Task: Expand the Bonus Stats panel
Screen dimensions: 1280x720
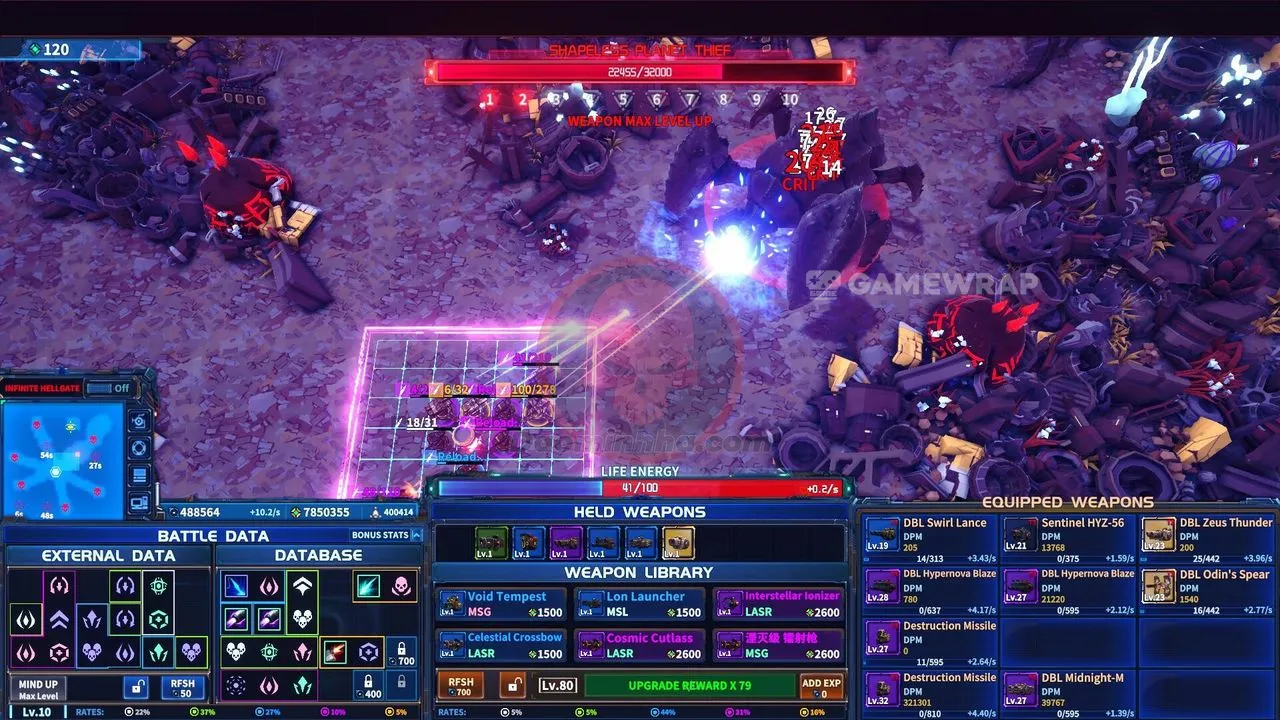Action: click(x=386, y=535)
